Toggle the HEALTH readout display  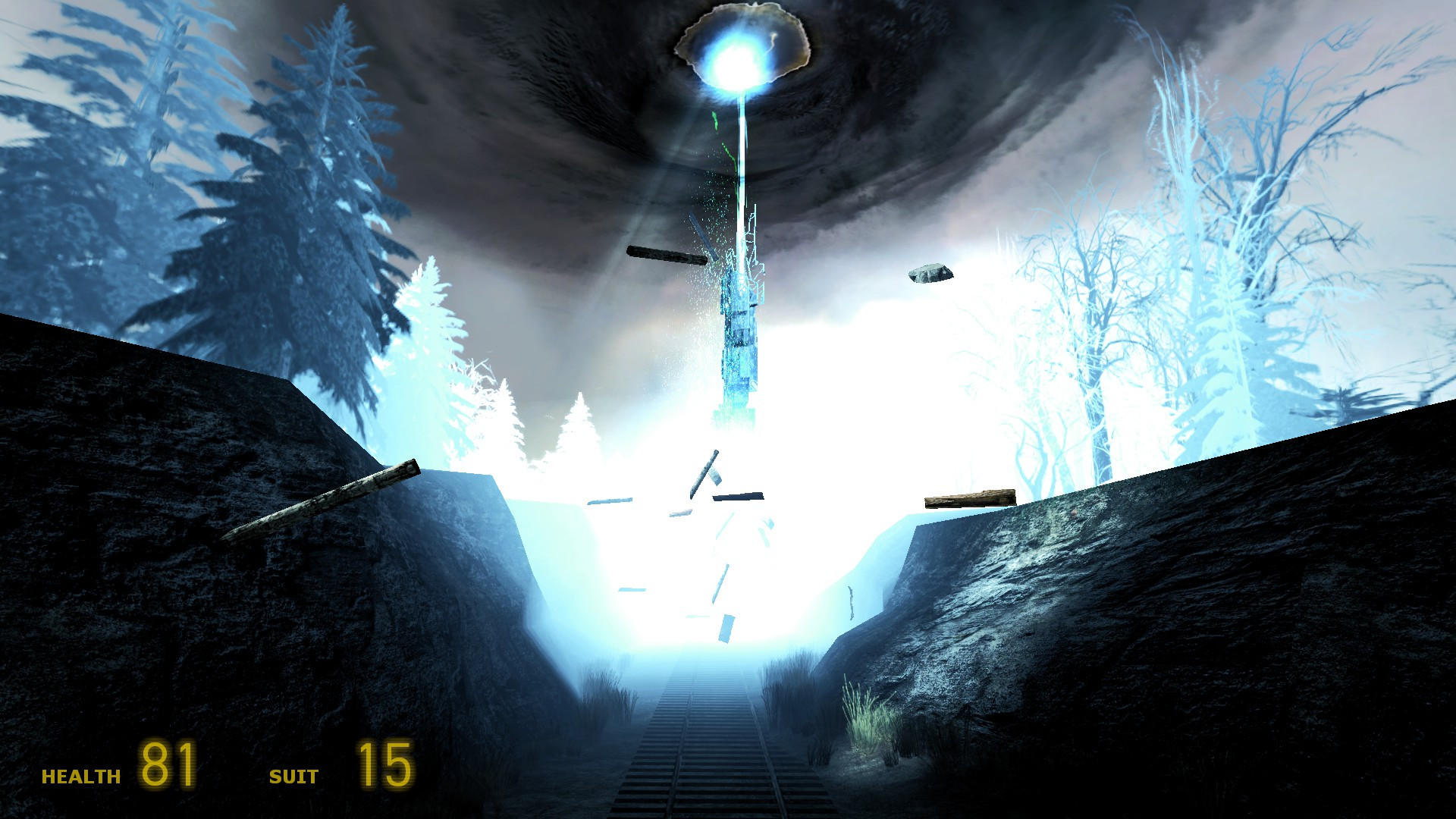[80, 776]
